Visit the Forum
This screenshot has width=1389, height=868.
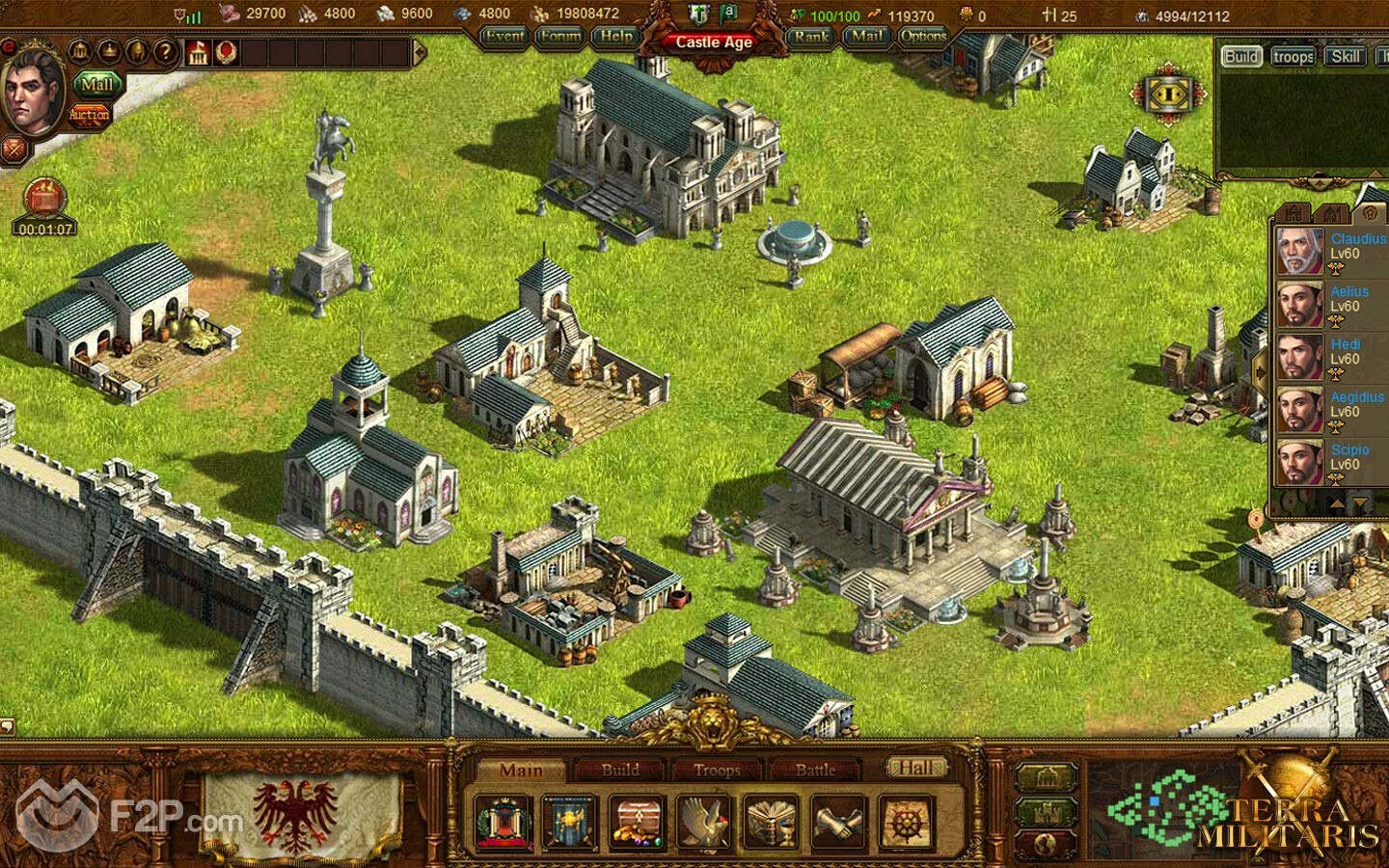click(559, 37)
